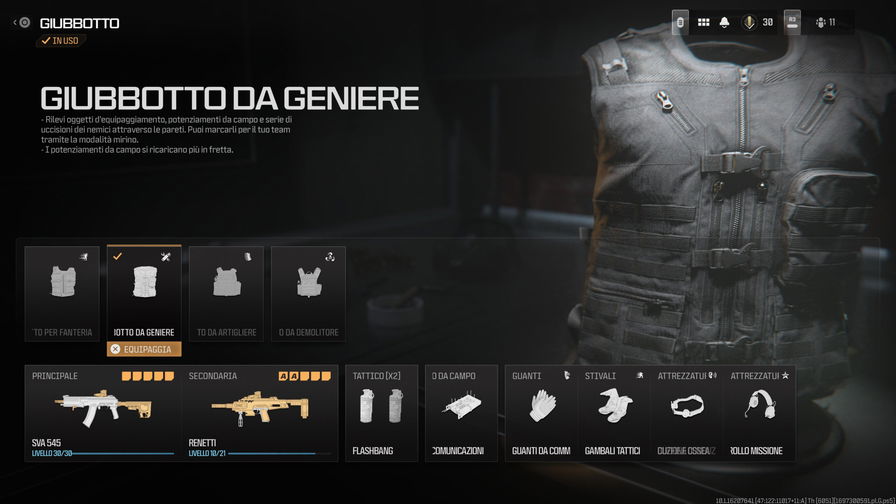Open the social party icon showing 11
Screen dimensions: 896x504
point(825,22)
